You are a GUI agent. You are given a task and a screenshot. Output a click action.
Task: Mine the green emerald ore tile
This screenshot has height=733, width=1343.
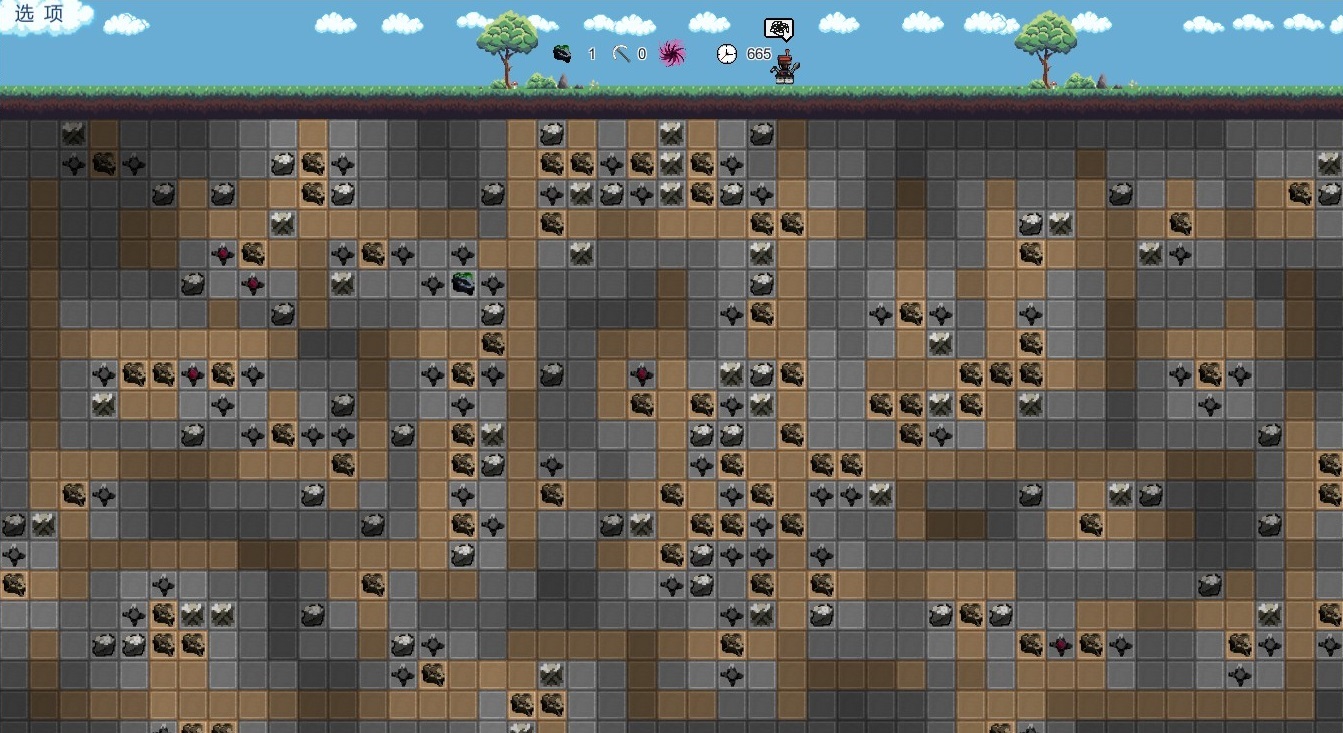click(462, 284)
